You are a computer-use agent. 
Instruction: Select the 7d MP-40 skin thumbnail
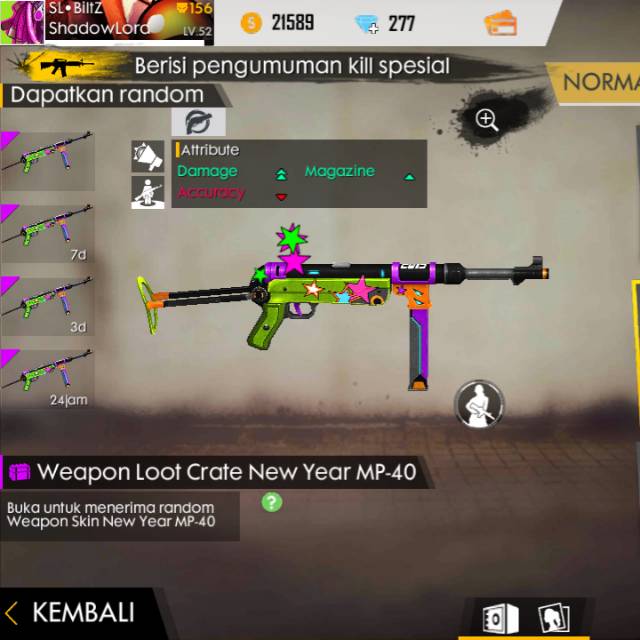(x=48, y=233)
